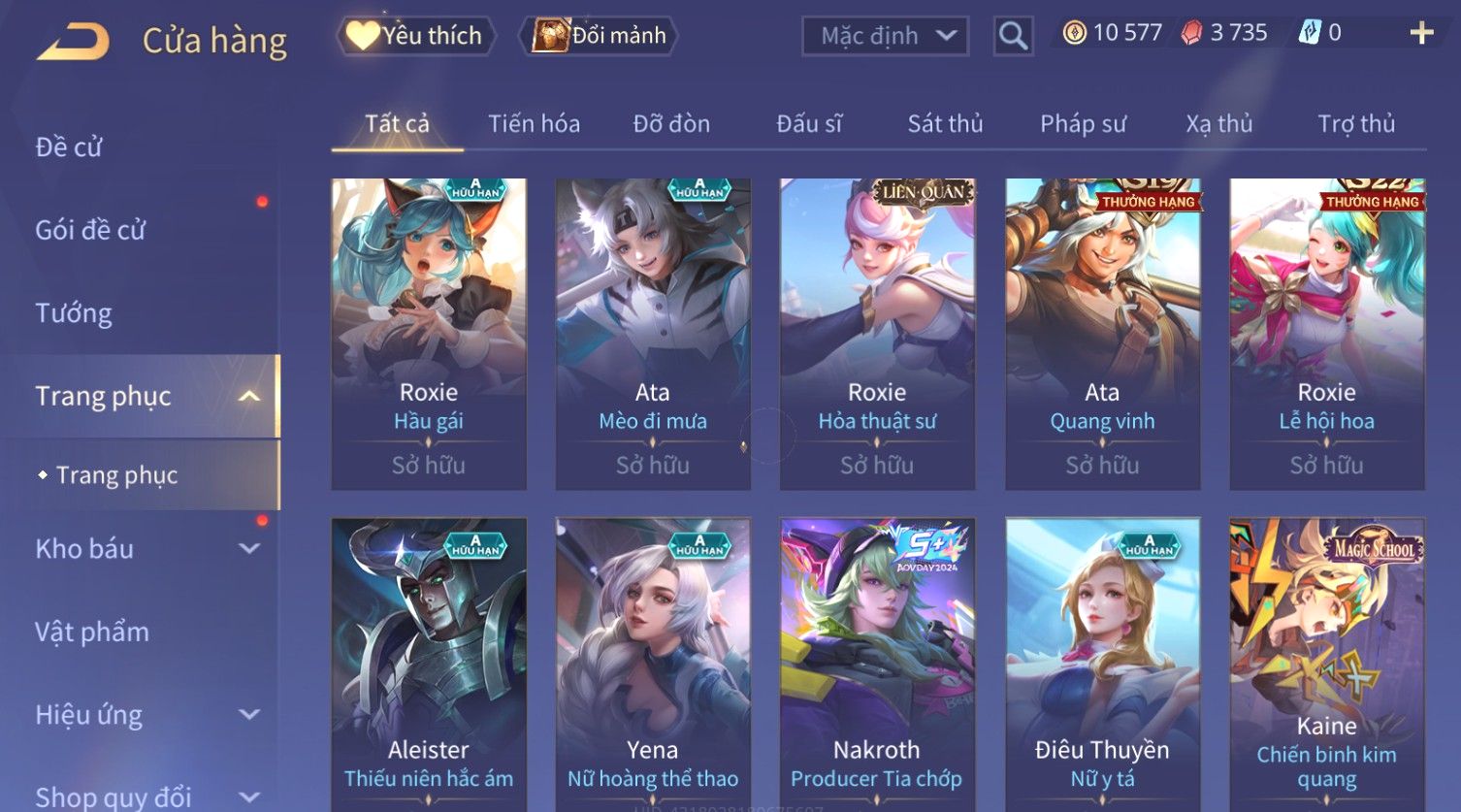Image resolution: width=1461 pixels, height=812 pixels.
Task: Expand the Mặc định sort dropdown
Action: click(x=885, y=36)
